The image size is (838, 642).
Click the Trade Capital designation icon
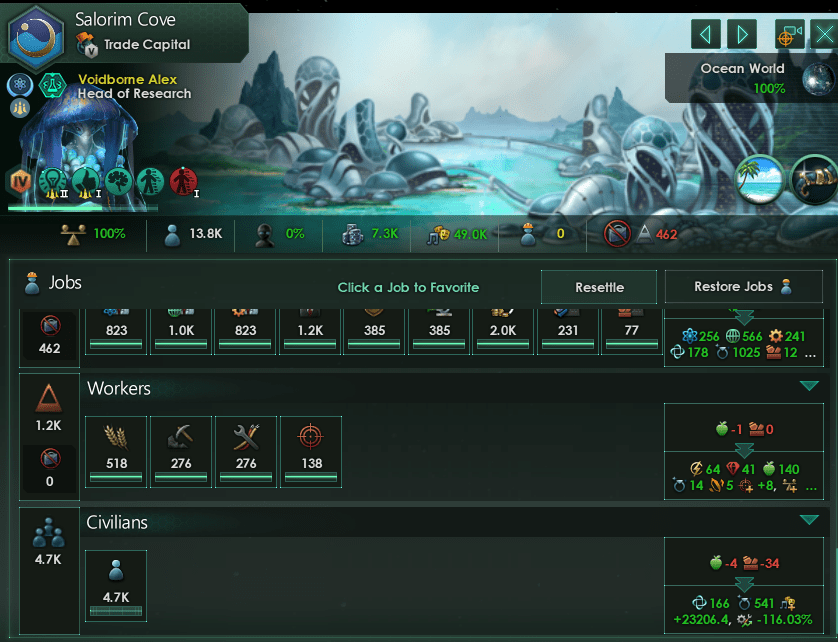point(87,44)
